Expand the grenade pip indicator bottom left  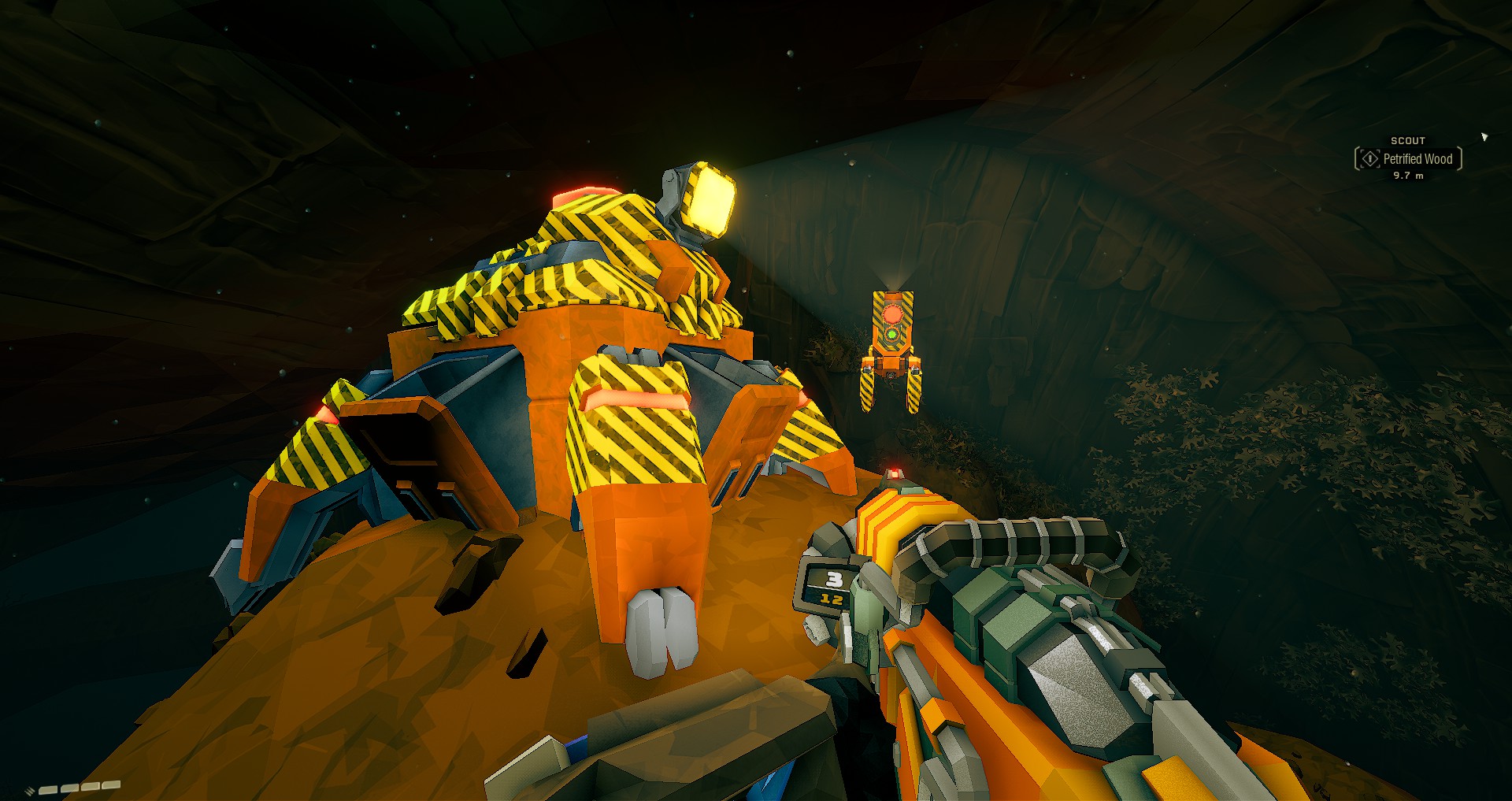pos(29,791)
